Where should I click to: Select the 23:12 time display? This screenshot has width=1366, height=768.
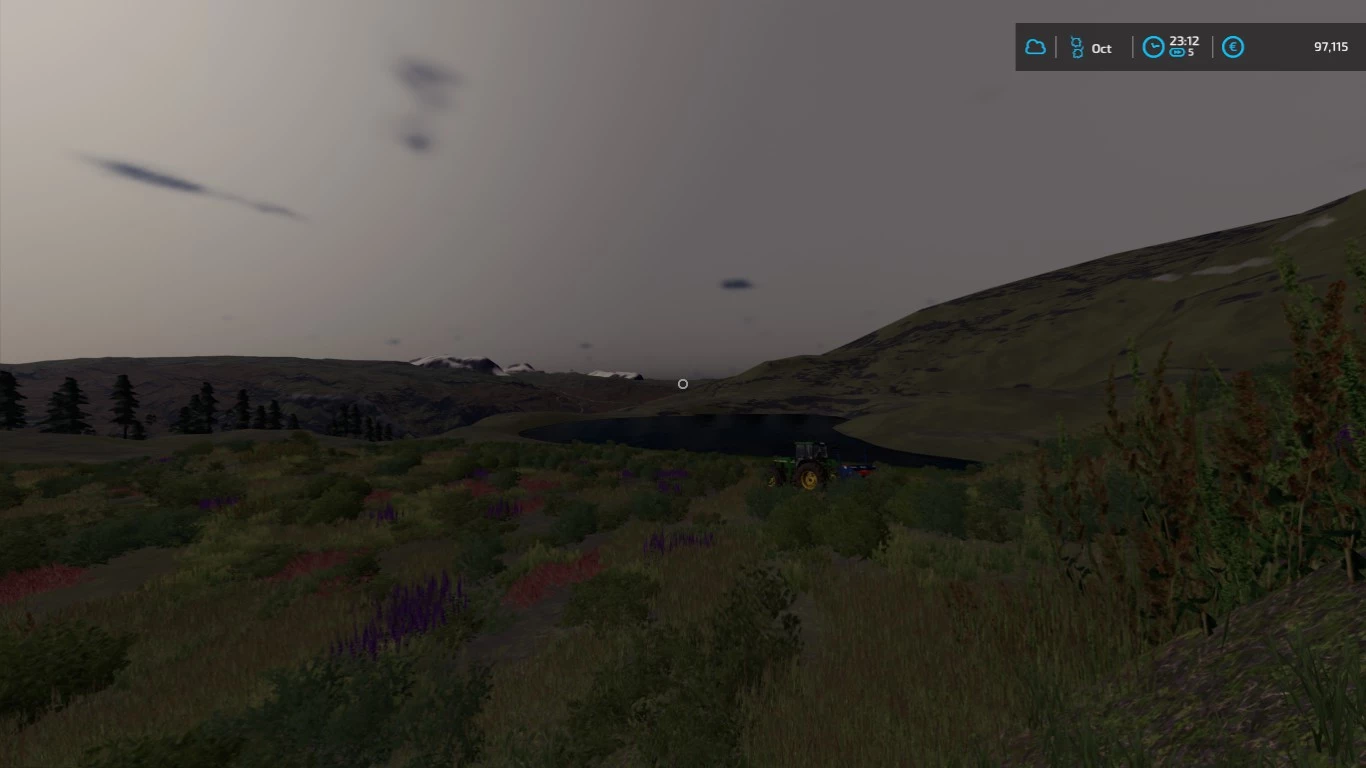pos(1183,42)
